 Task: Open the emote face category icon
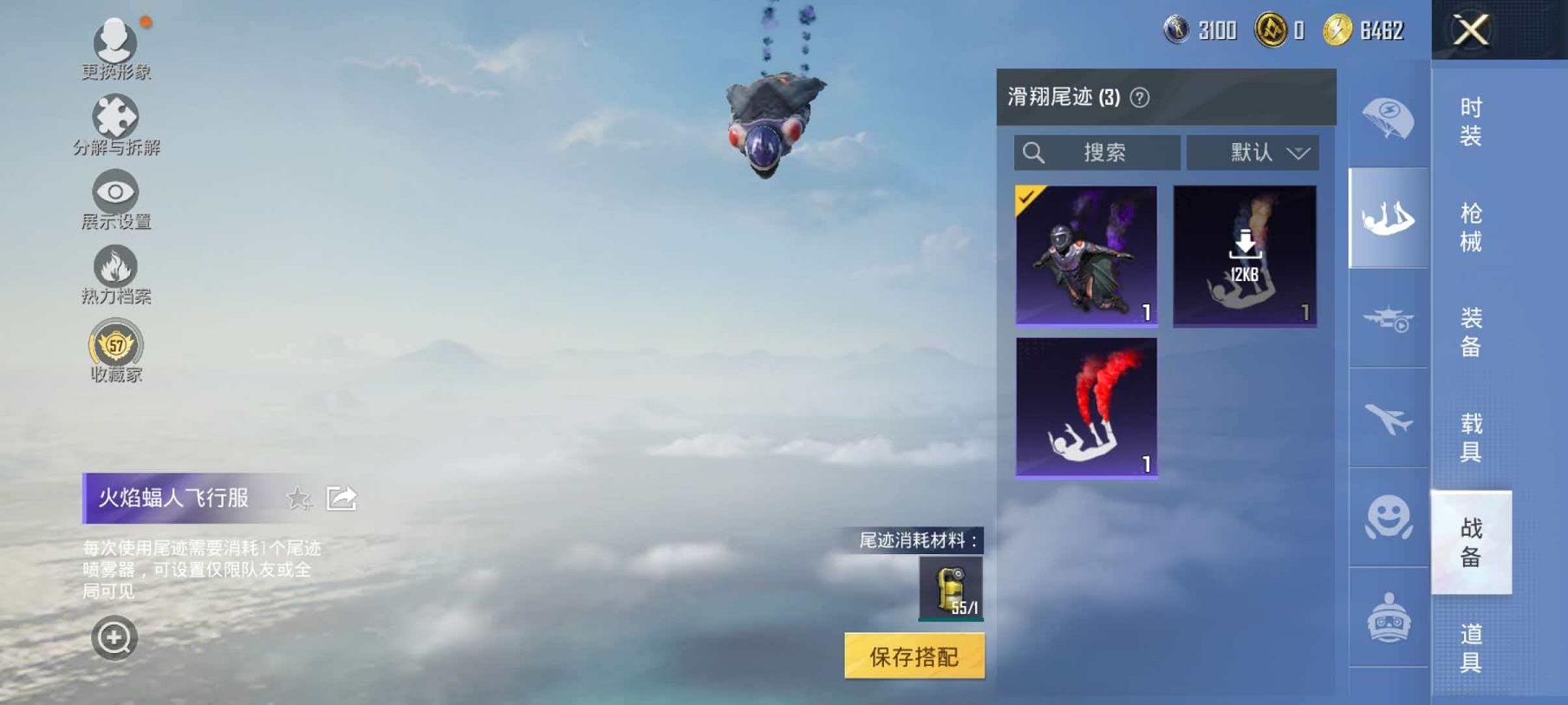pyautogui.click(x=1388, y=520)
